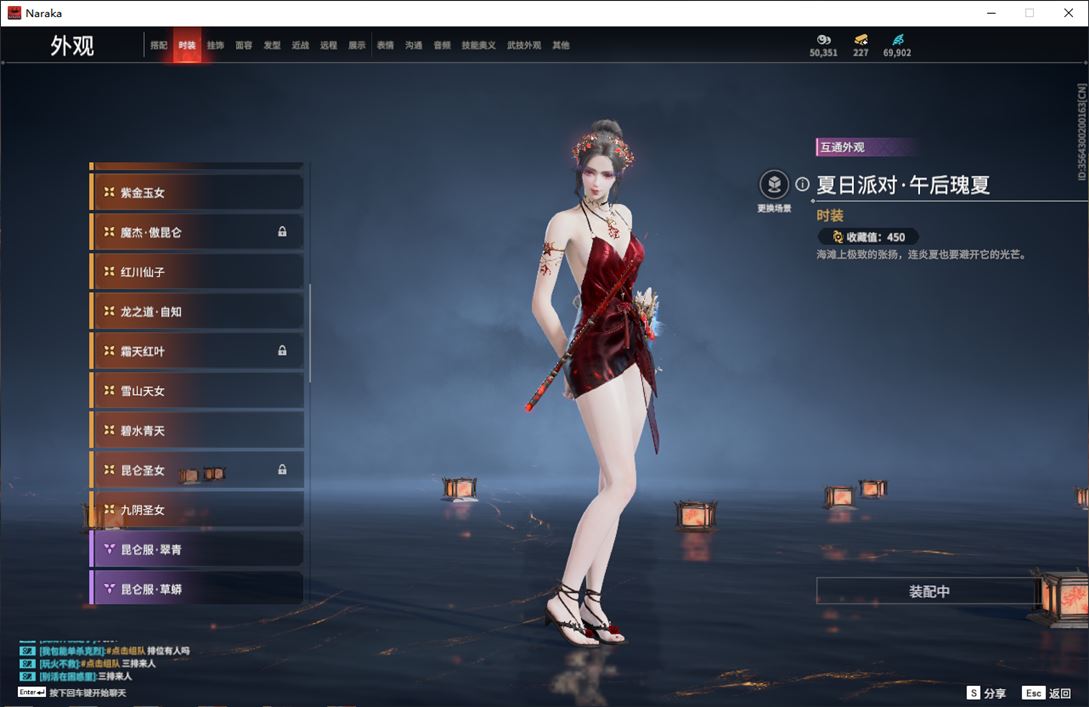Choose the 碧水青天 outfit
Image resolution: width=1089 pixels, height=707 pixels.
[x=197, y=431]
